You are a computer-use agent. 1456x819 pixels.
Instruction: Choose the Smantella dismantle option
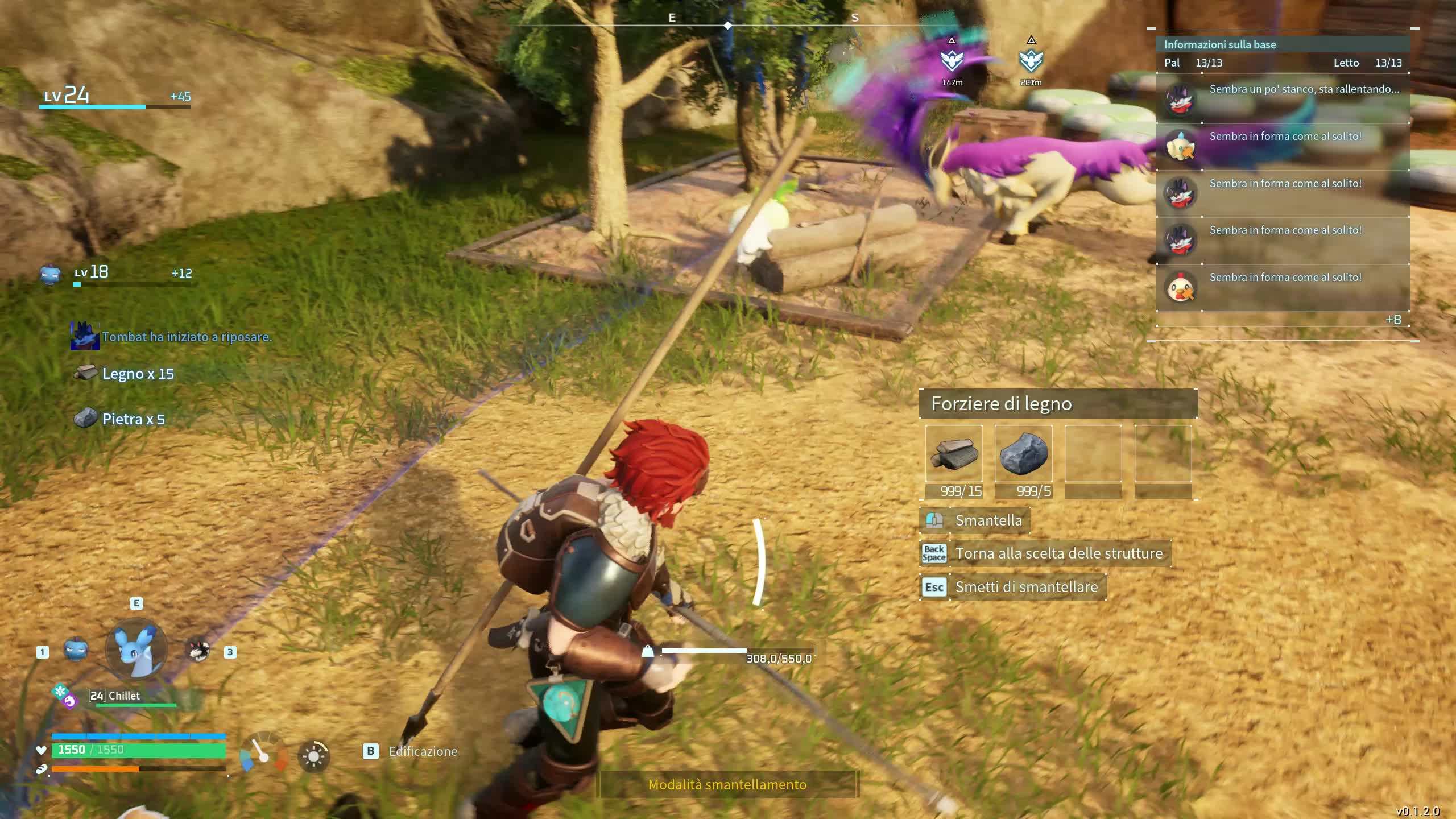click(x=988, y=520)
